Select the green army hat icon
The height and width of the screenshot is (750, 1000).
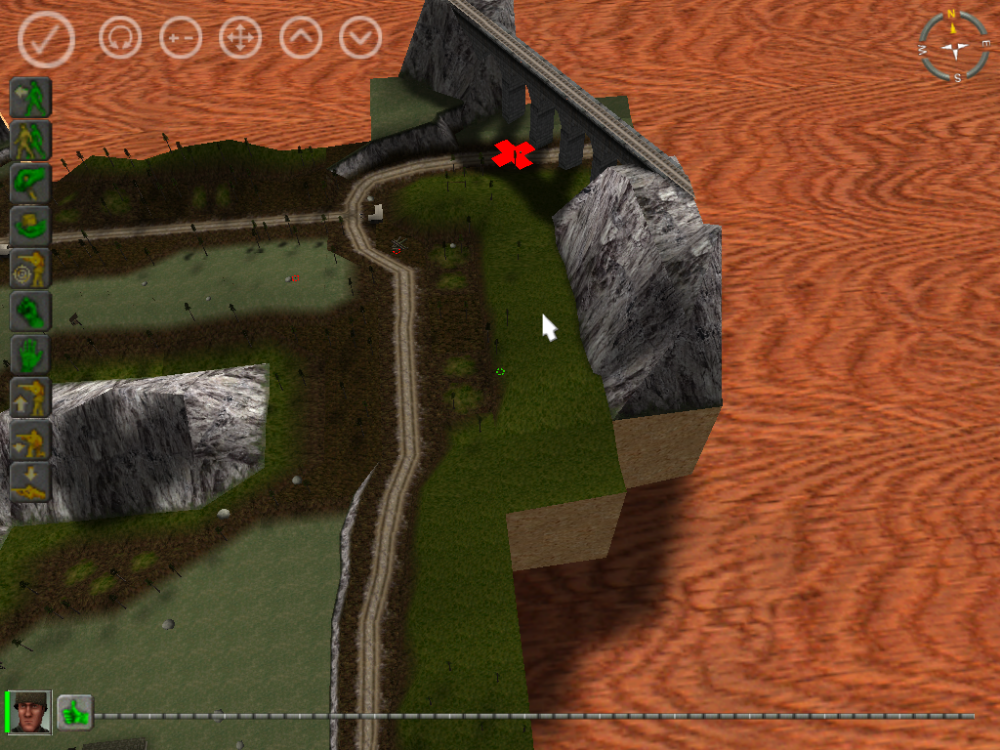point(31,226)
